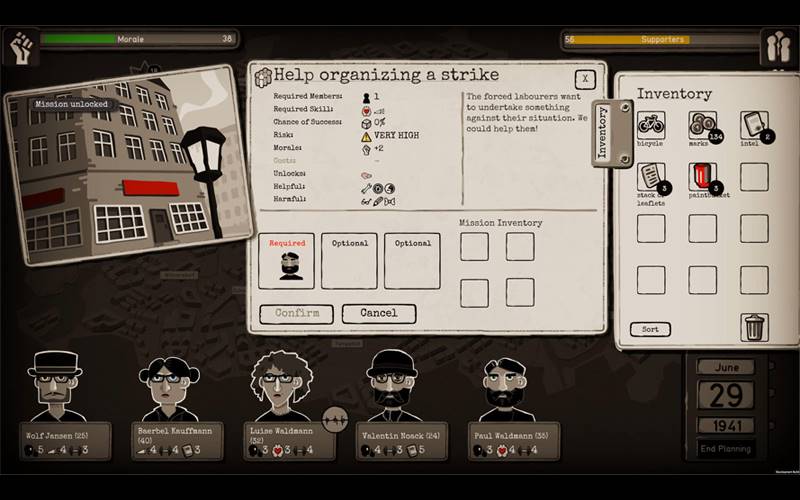This screenshot has width=800, height=500.
Task: Select Luise Waldmann's portrait
Action: 282,386
